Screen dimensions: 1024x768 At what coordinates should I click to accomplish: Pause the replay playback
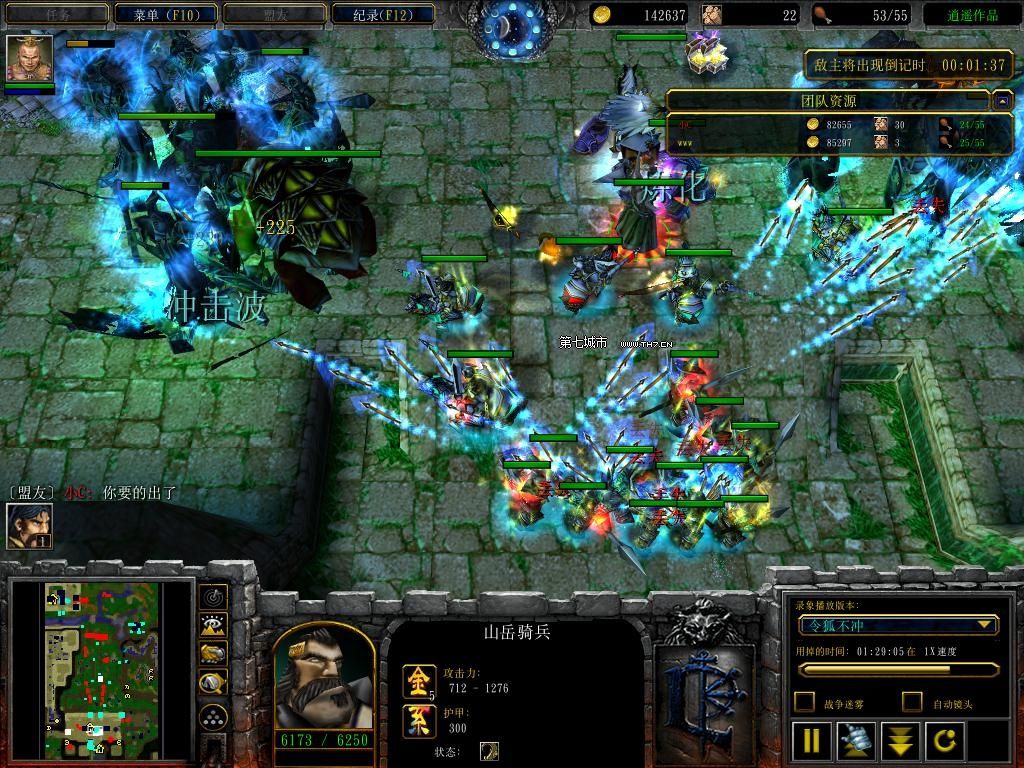coord(811,741)
